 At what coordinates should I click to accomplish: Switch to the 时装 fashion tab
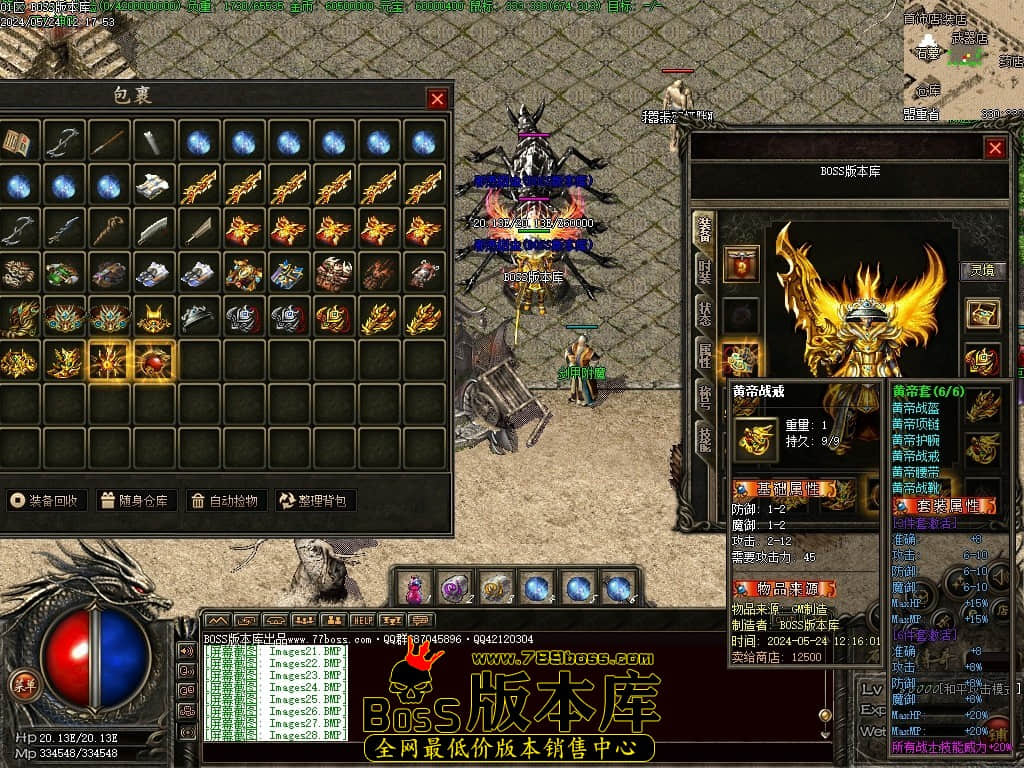pos(705,272)
